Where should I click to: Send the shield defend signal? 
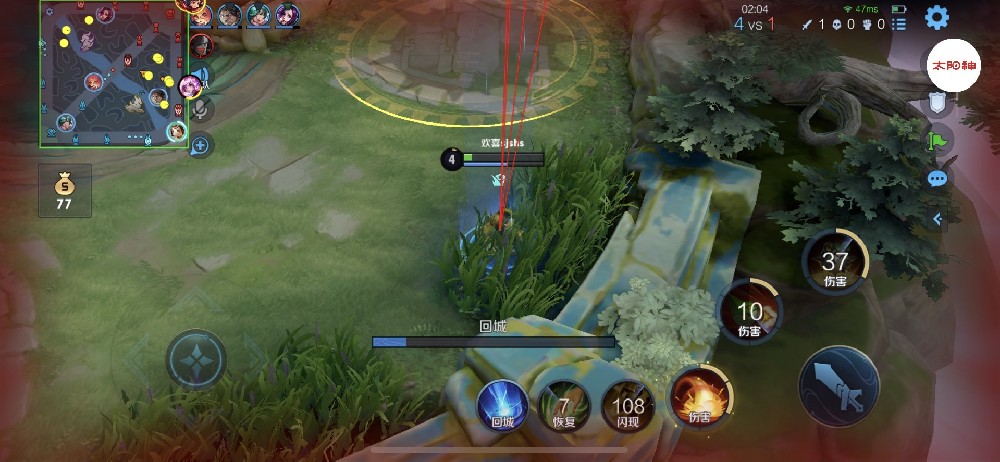point(937,103)
